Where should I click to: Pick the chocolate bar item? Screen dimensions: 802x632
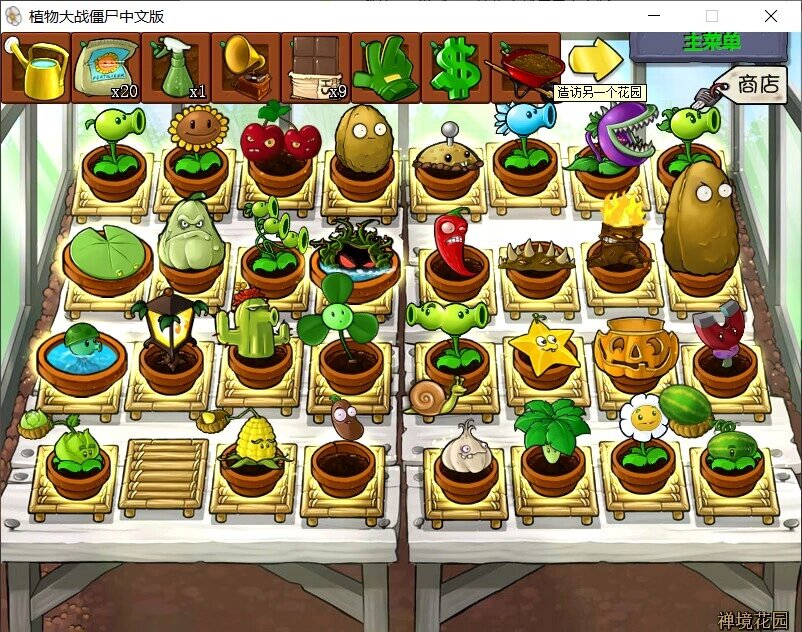point(316,67)
